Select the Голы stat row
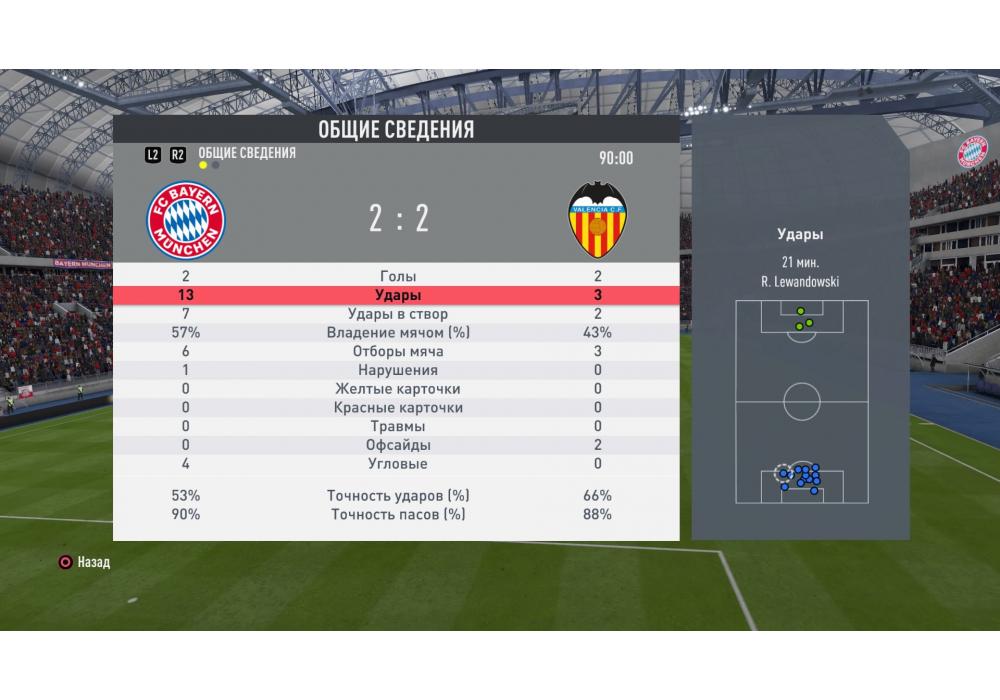Image resolution: width=1000 pixels, height=700 pixels. pos(398,277)
